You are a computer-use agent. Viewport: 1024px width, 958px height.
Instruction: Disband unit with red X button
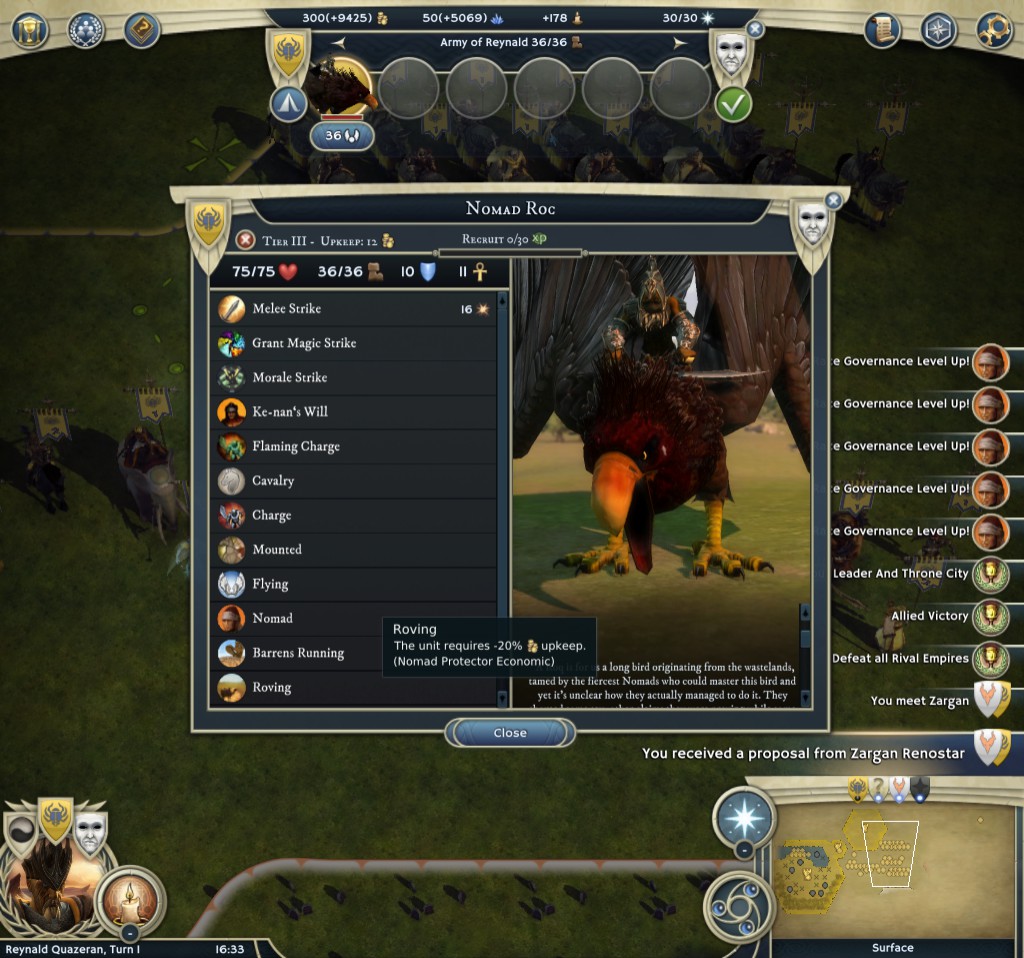coord(245,240)
